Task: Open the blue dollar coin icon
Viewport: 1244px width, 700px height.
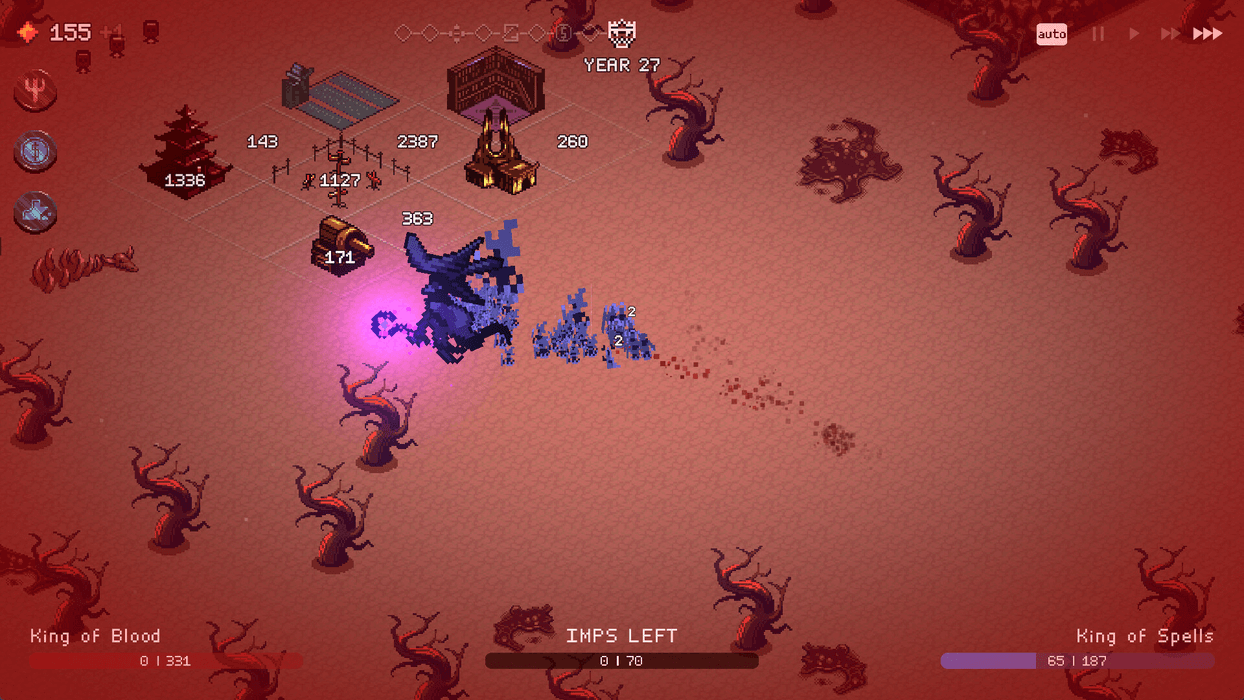Action: [36, 152]
